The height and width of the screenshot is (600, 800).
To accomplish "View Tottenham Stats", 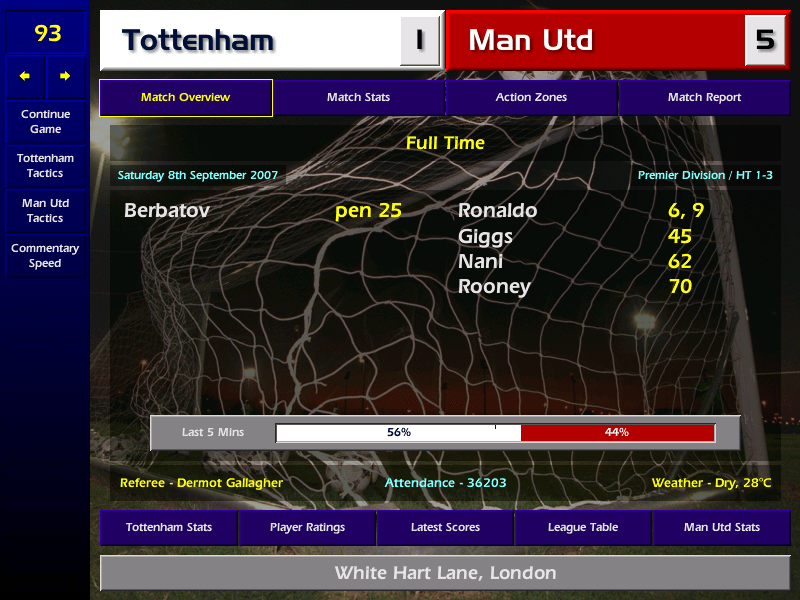I will pos(169,527).
